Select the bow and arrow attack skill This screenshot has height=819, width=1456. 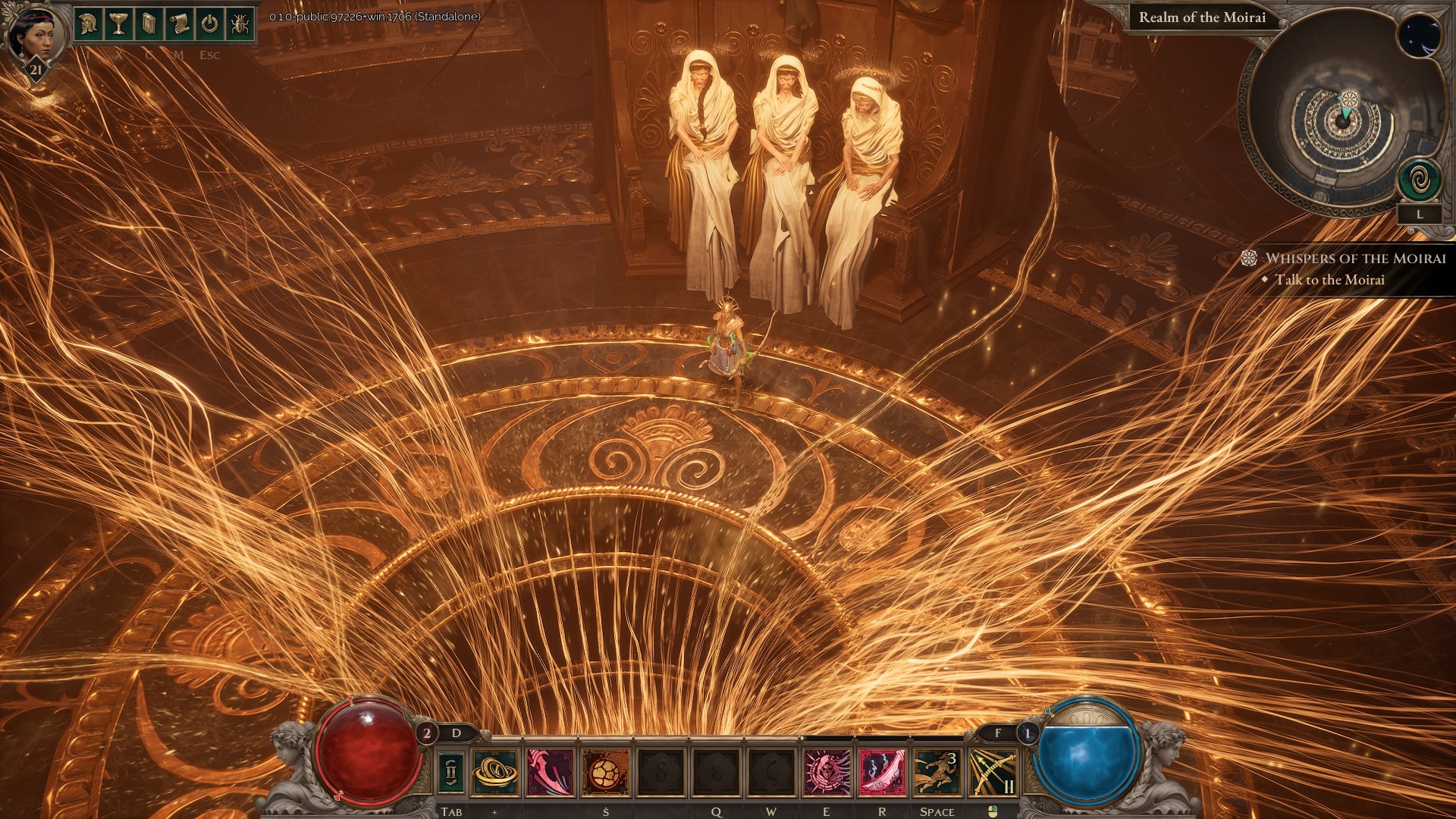[993, 772]
